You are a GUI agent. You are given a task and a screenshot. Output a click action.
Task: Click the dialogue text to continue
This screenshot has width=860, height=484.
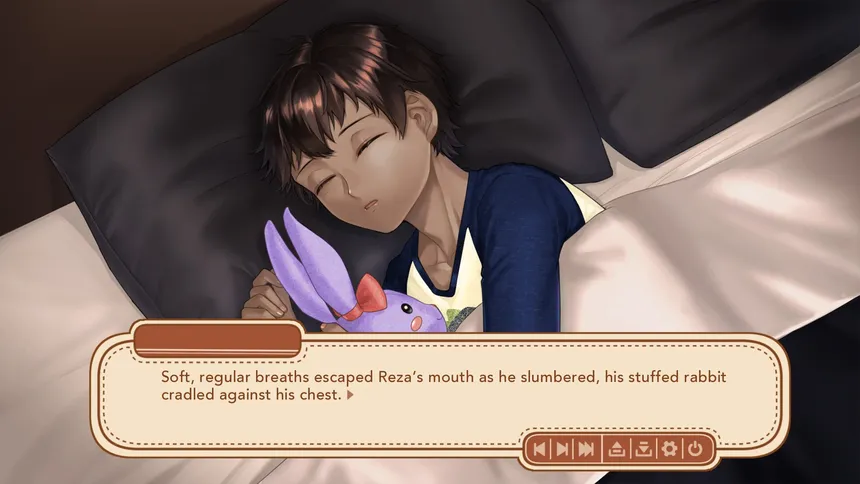[400, 387]
